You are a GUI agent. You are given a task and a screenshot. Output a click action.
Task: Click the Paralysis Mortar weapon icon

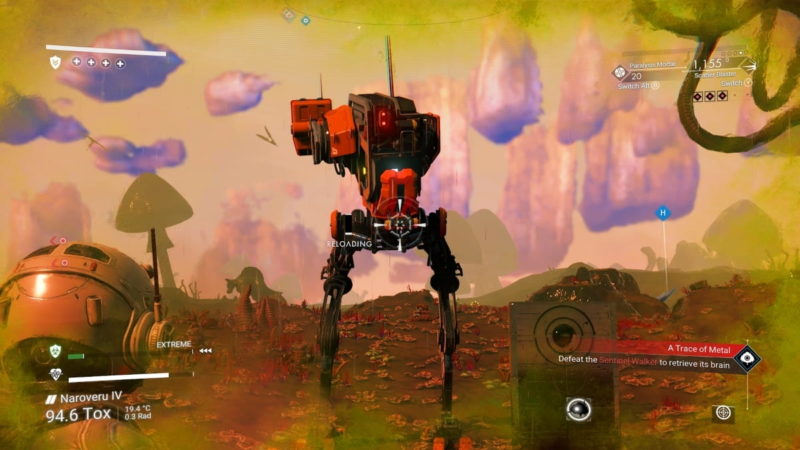pyautogui.click(x=620, y=73)
